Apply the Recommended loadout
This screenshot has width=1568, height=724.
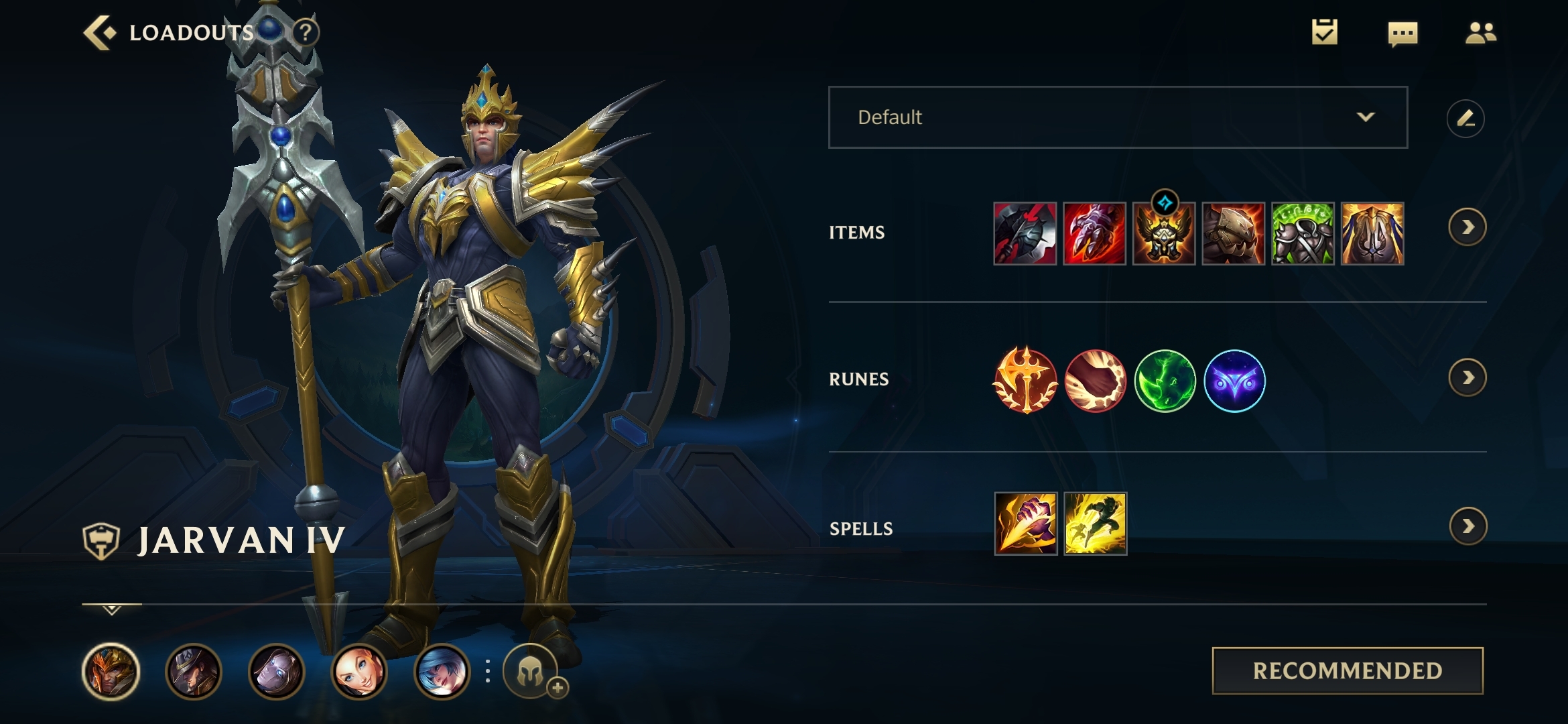pyautogui.click(x=1348, y=670)
